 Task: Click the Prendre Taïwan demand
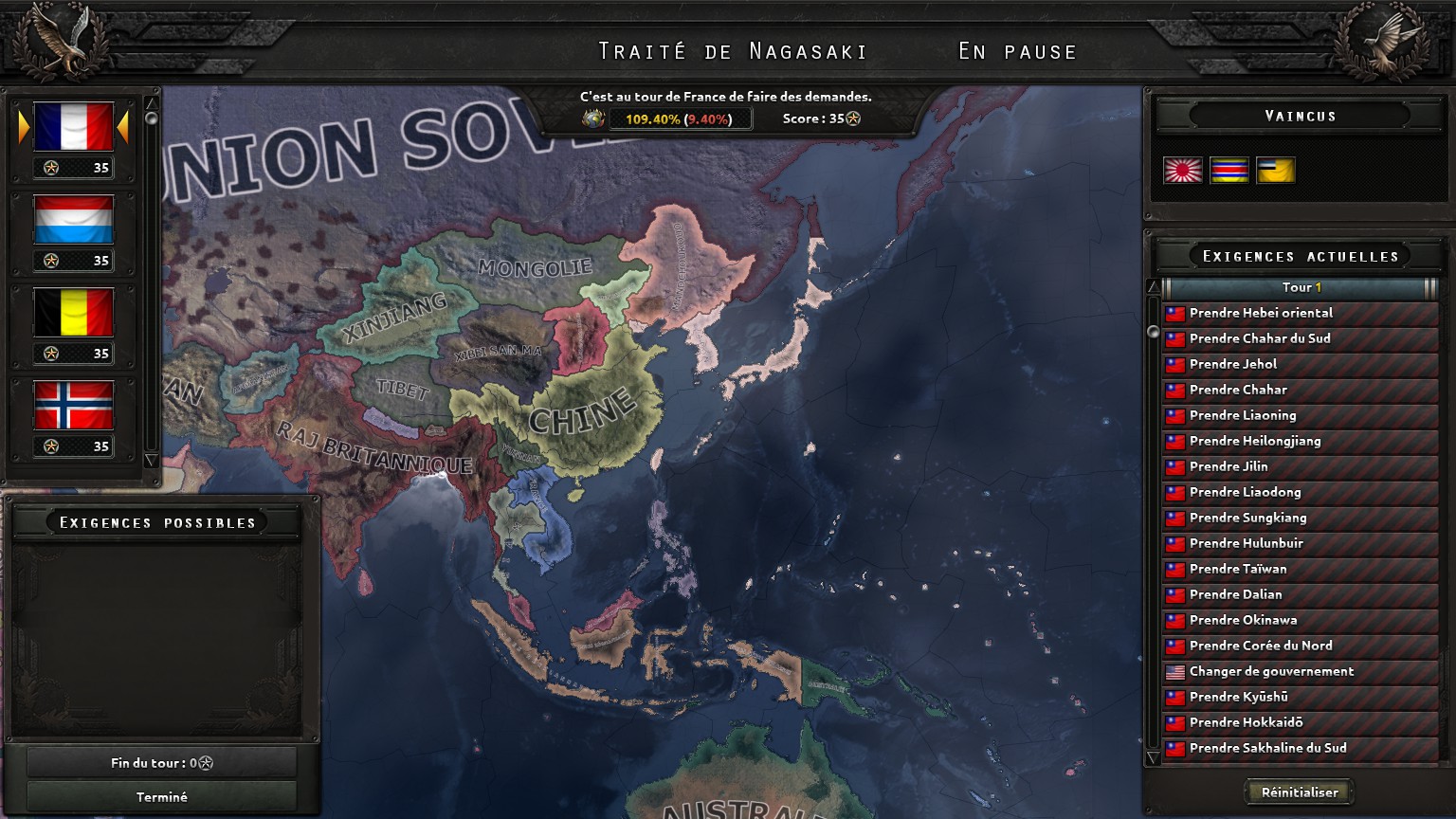coord(1300,569)
